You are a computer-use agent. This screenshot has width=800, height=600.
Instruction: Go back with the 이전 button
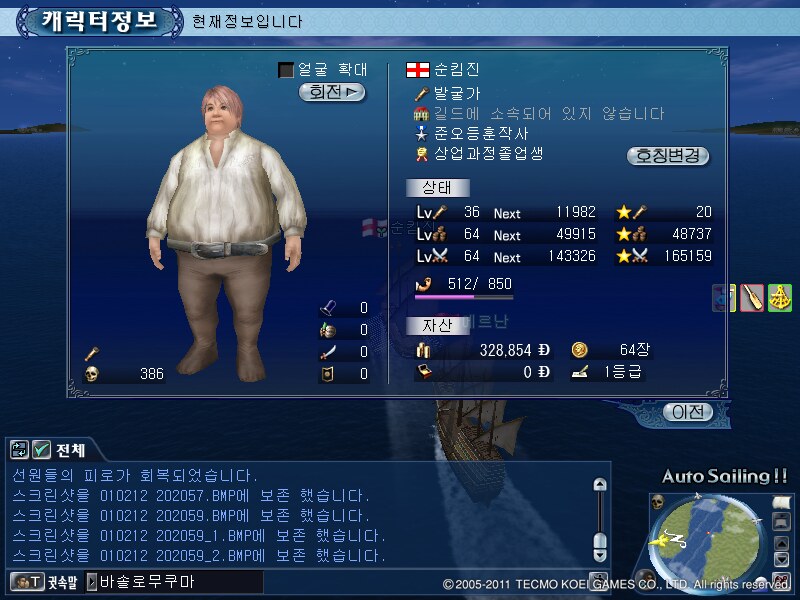coord(688,412)
